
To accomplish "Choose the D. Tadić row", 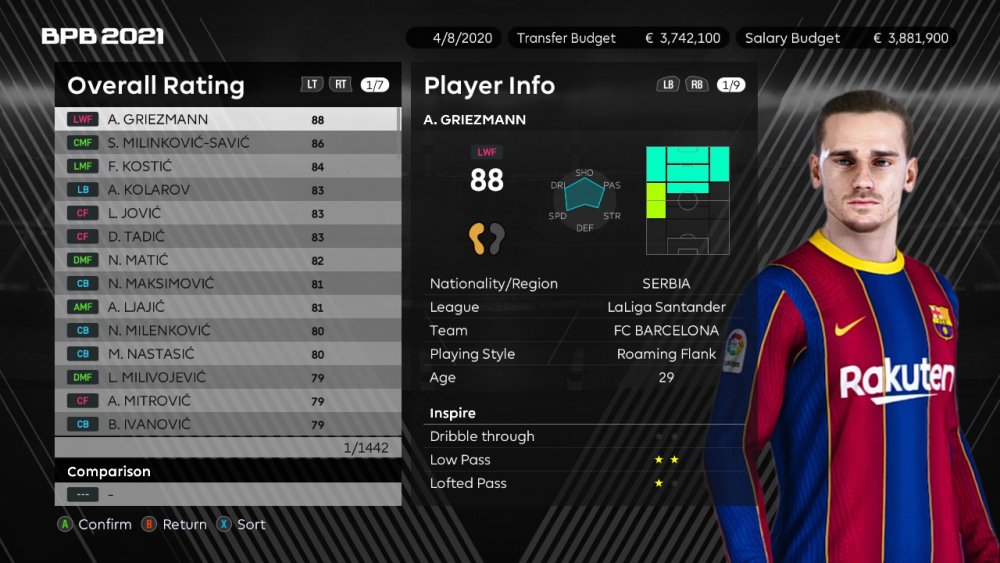I will click(x=227, y=237).
